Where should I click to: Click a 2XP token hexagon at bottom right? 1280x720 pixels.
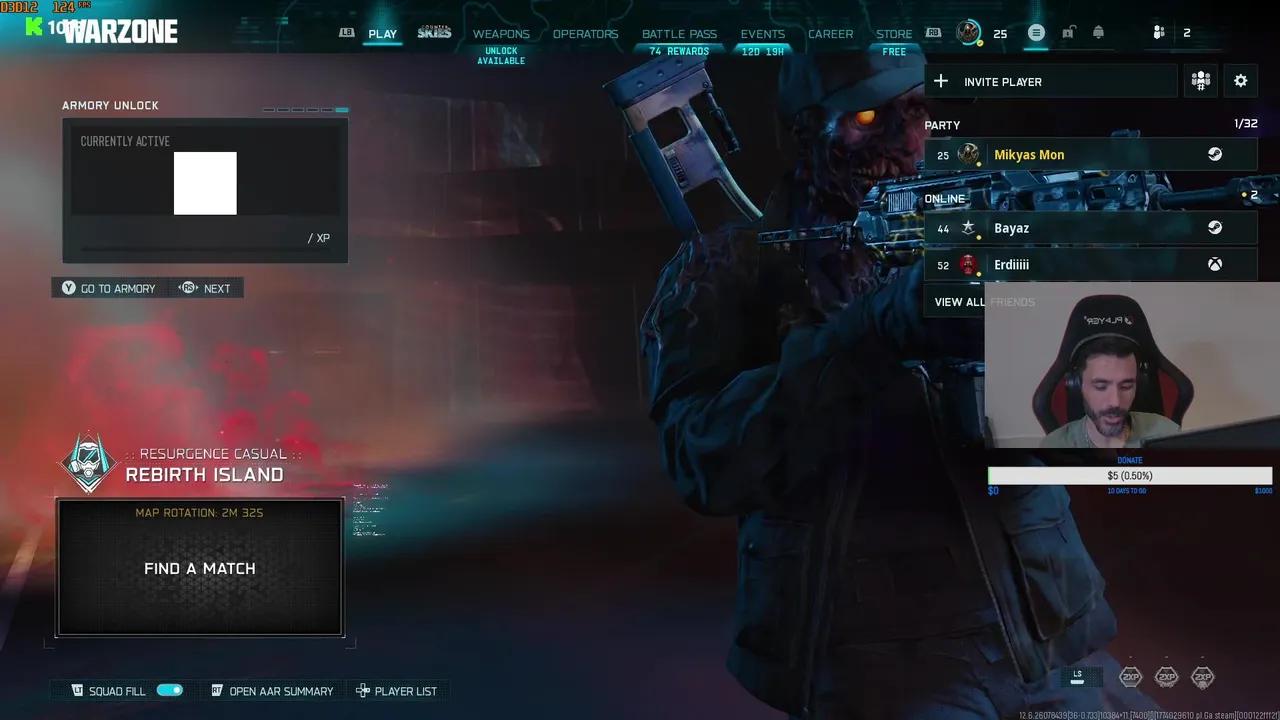click(1130, 676)
